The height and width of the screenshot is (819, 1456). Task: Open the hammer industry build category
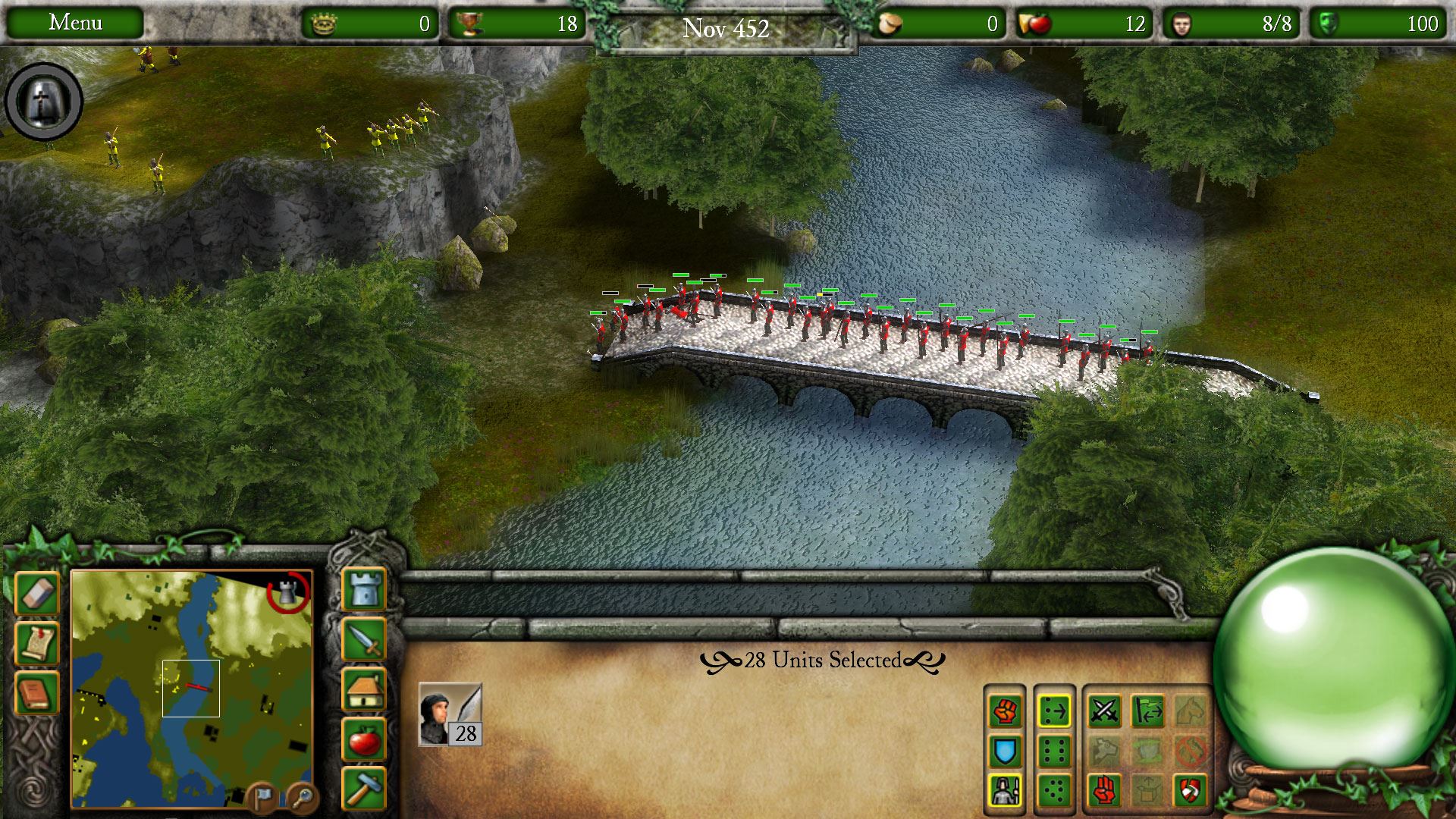[365, 789]
